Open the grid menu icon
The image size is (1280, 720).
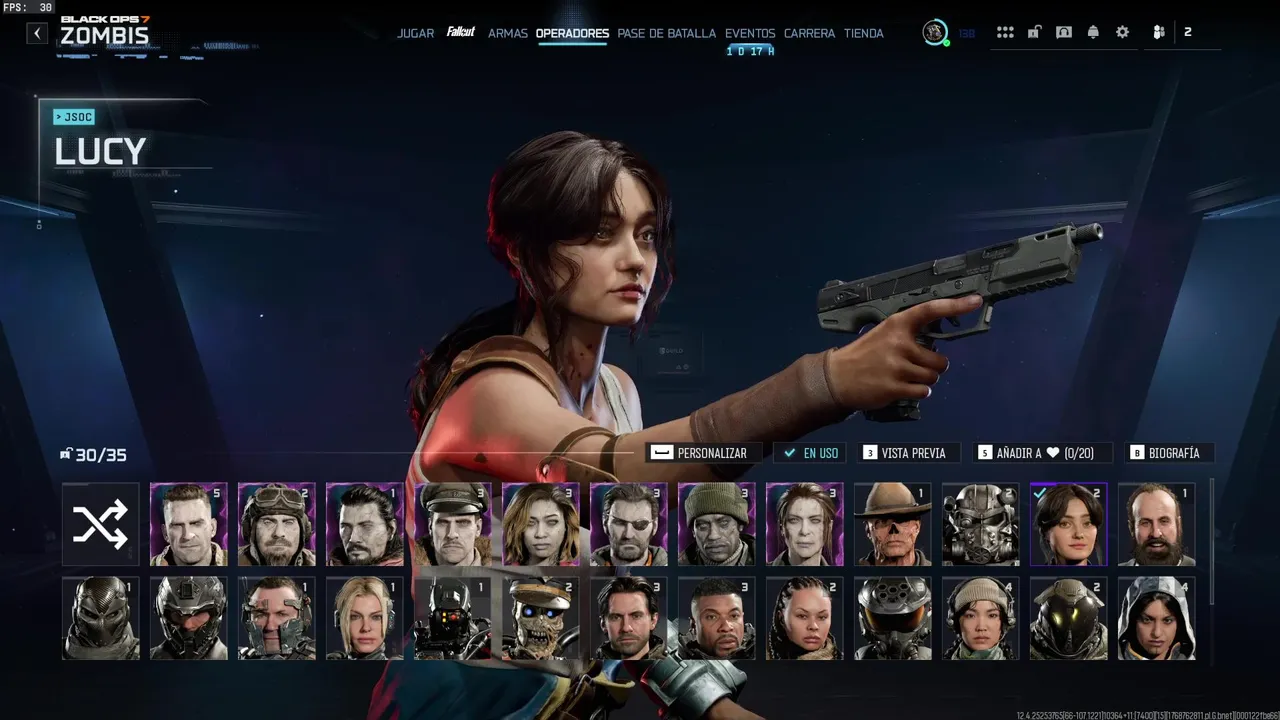(1005, 32)
